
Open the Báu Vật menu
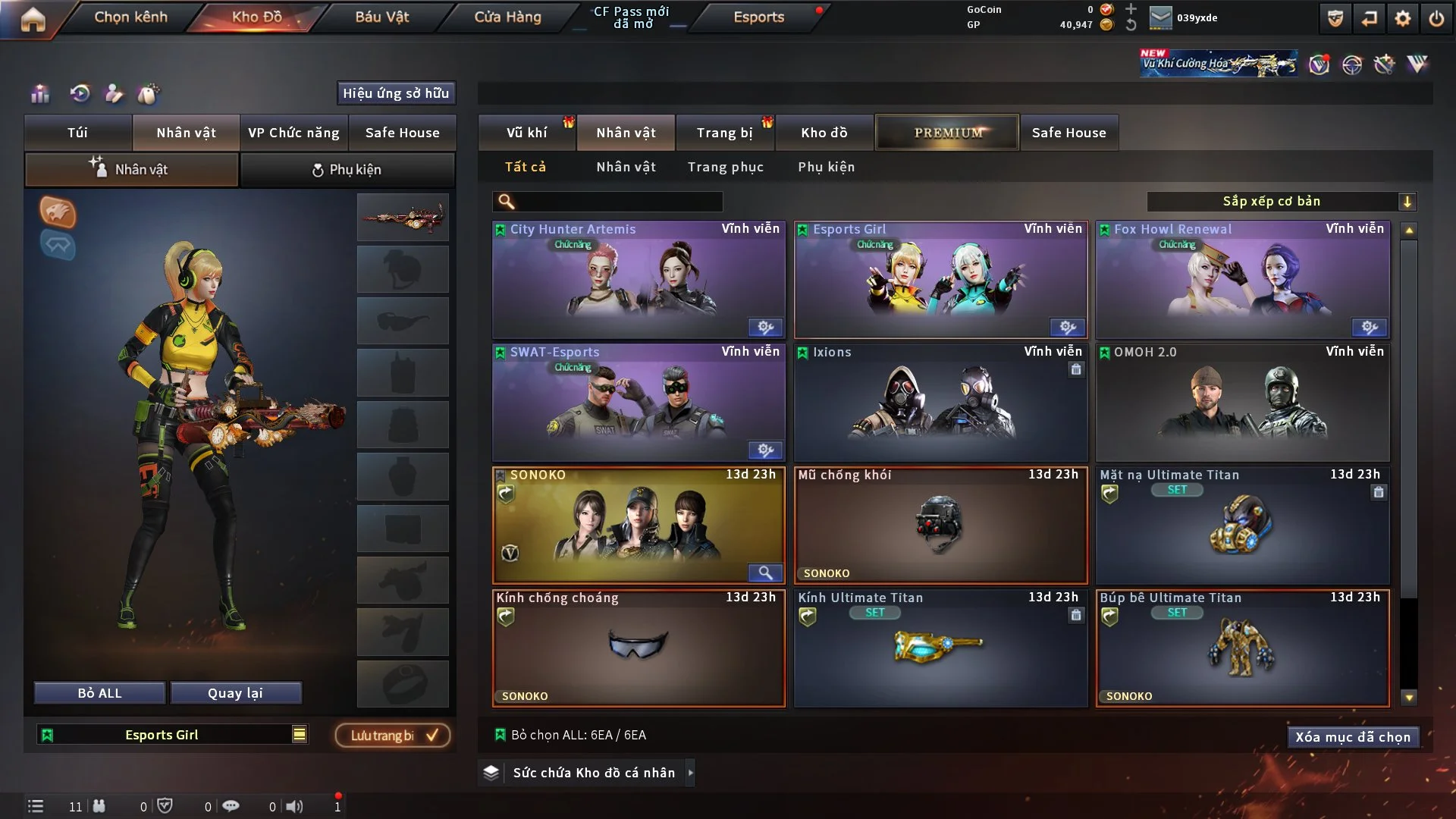(x=381, y=17)
